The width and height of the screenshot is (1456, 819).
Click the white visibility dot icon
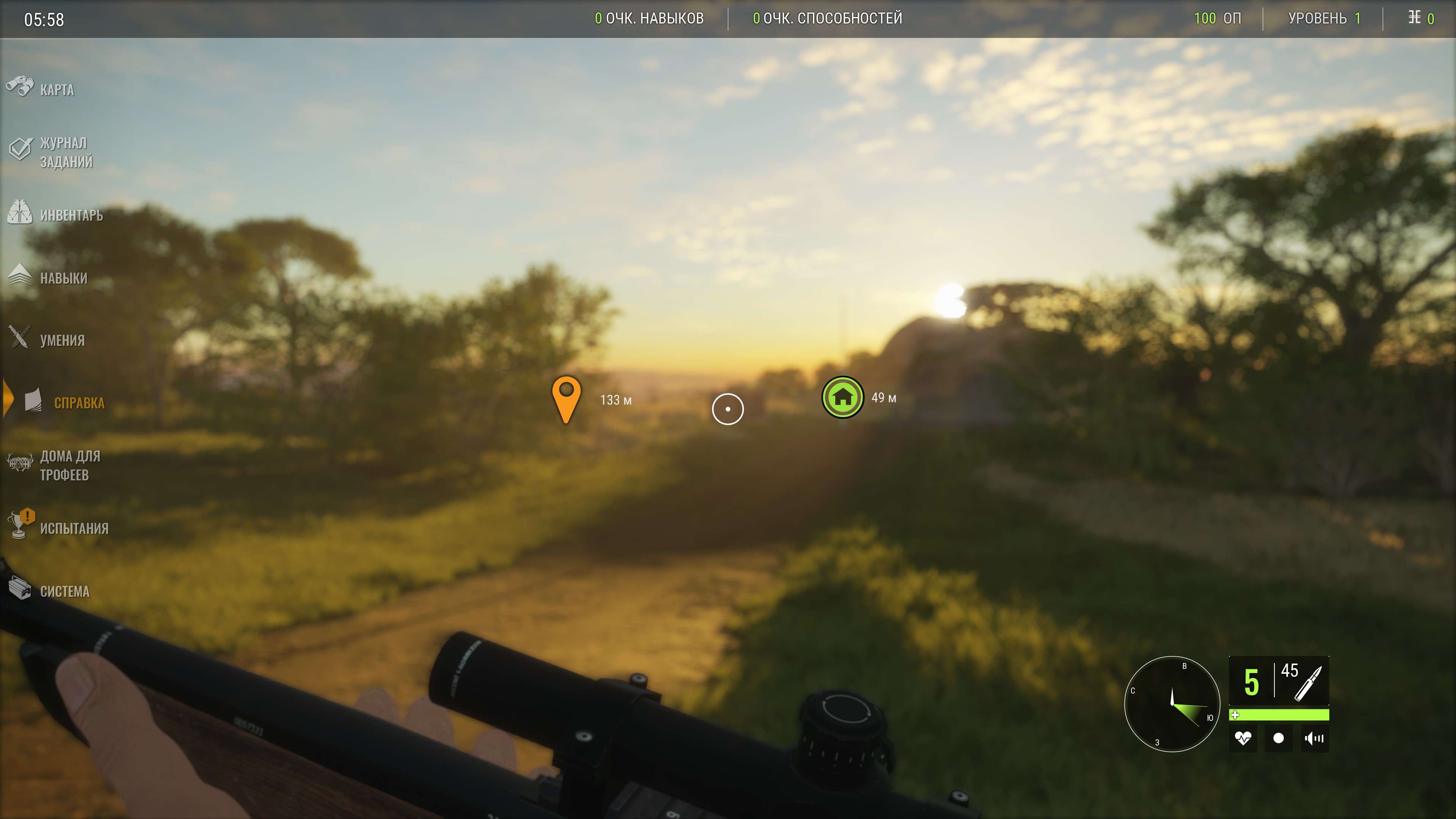coord(1279,738)
